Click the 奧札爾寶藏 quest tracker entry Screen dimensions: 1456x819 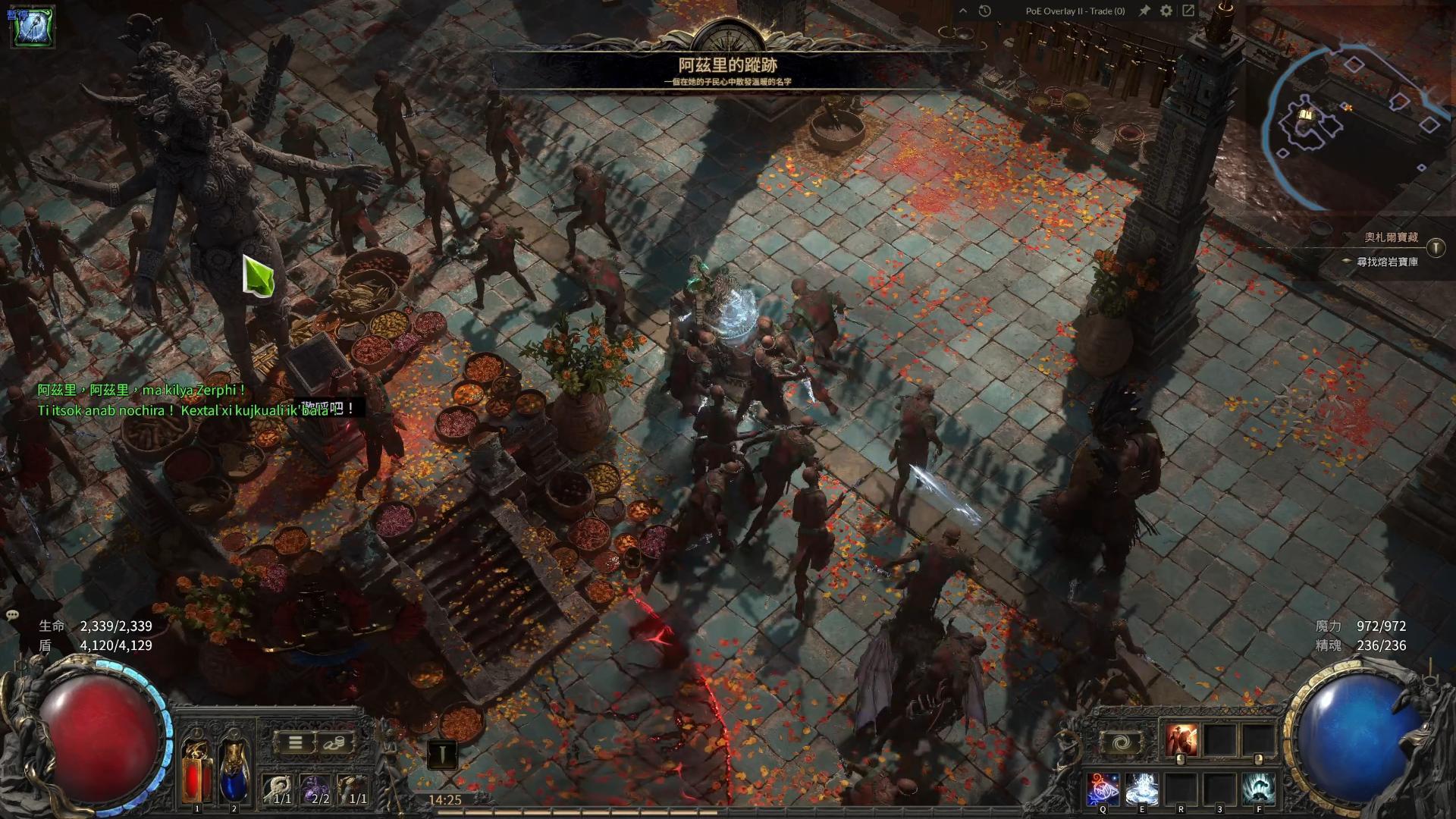point(1391,237)
